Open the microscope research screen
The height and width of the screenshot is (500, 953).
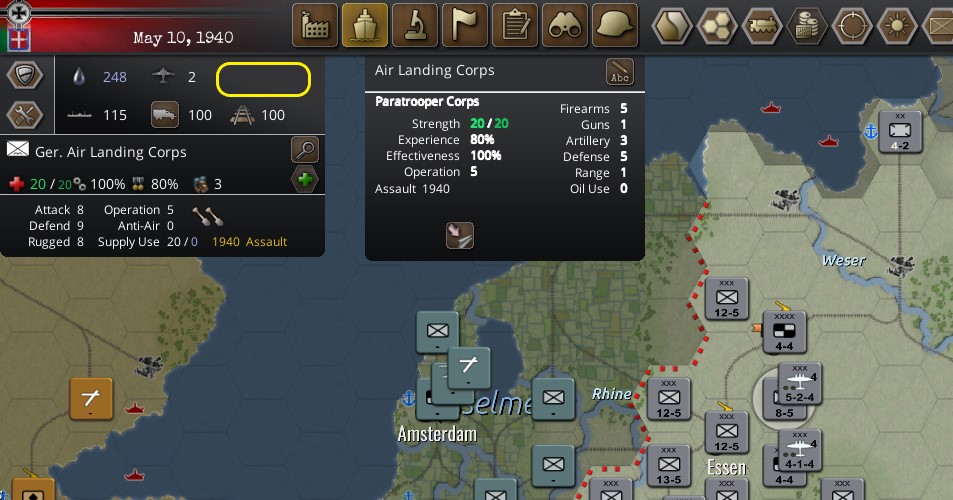click(x=415, y=25)
